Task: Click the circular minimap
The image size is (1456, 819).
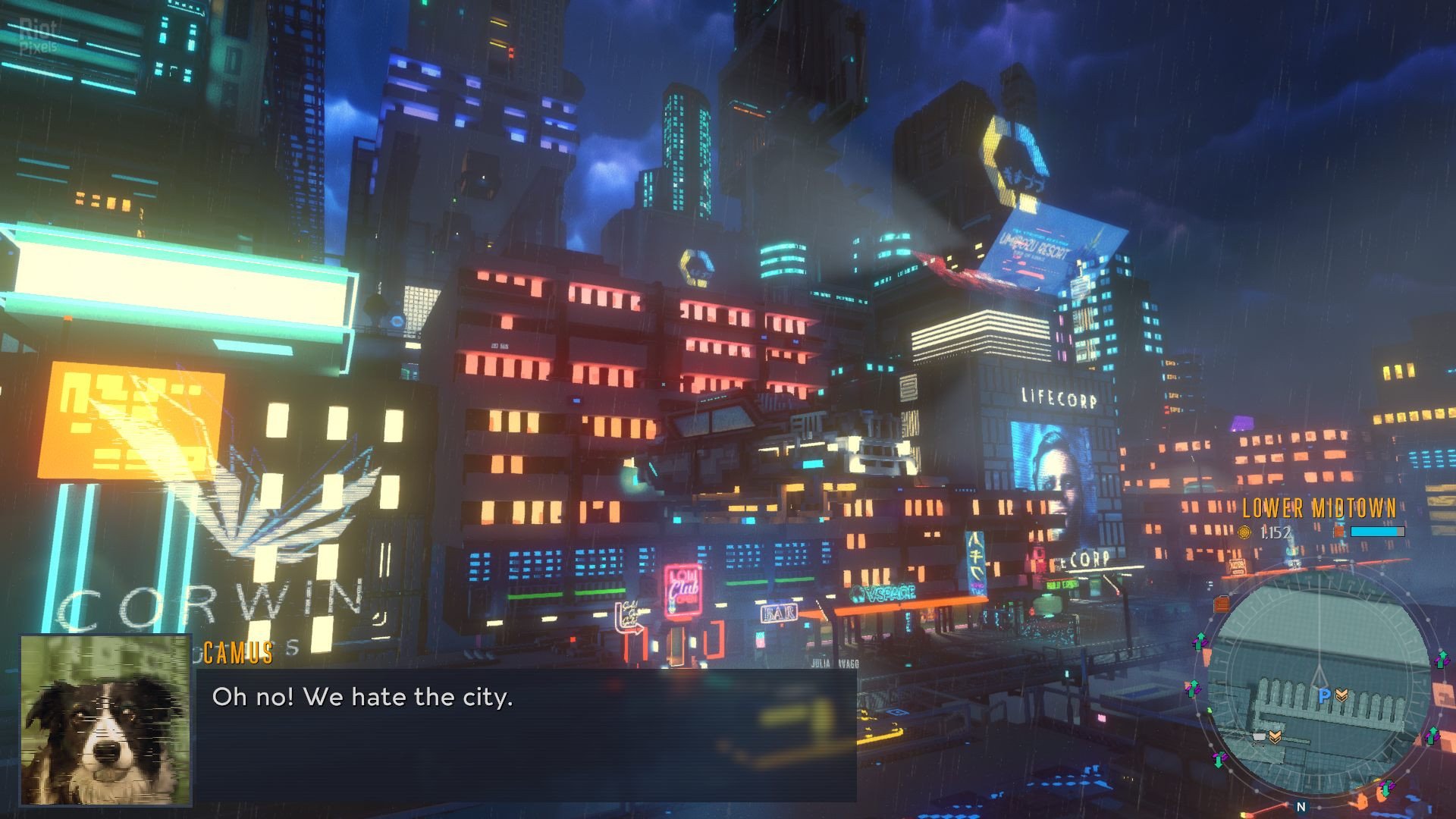Action: click(x=1319, y=682)
